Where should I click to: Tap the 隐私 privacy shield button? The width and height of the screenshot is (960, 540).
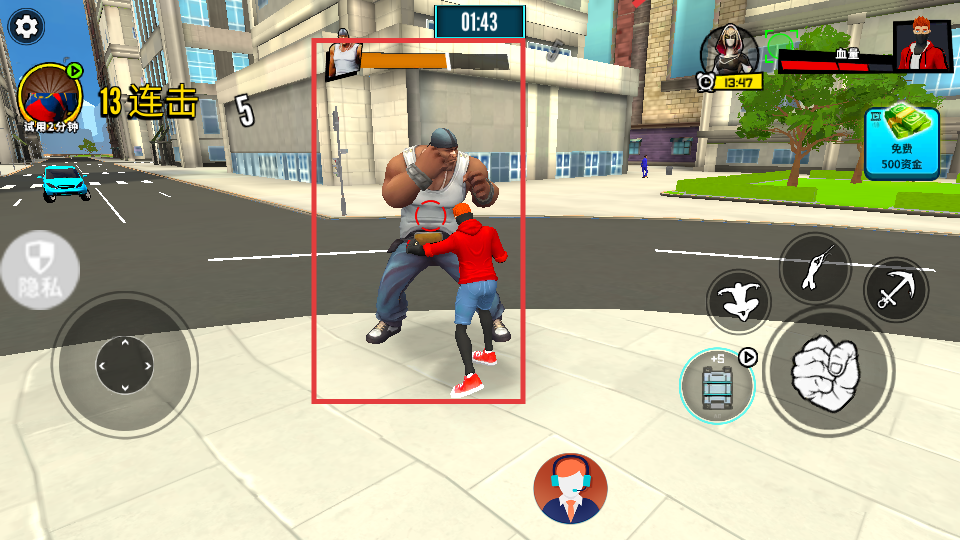point(39,272)
